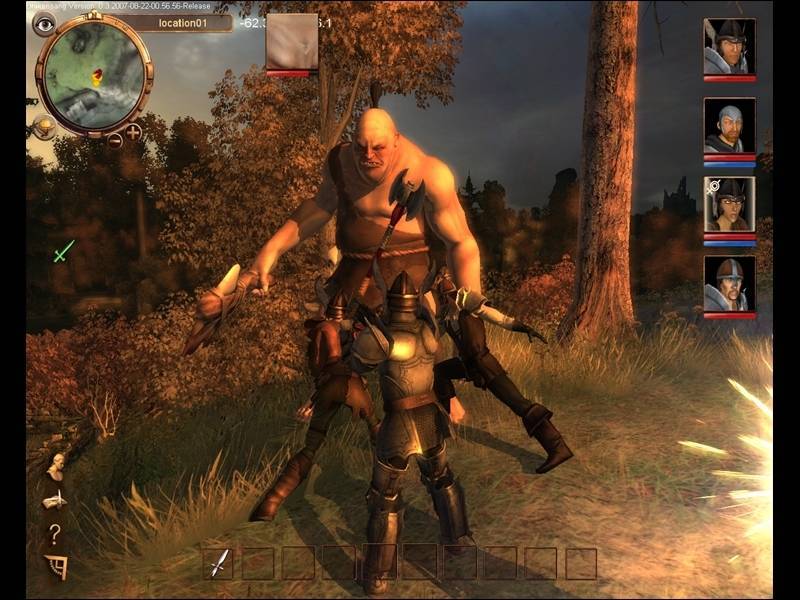This screenshot has width=800, height=600.
Task: Zoom out the minimap with minus button
Action: tap(115, 140)
